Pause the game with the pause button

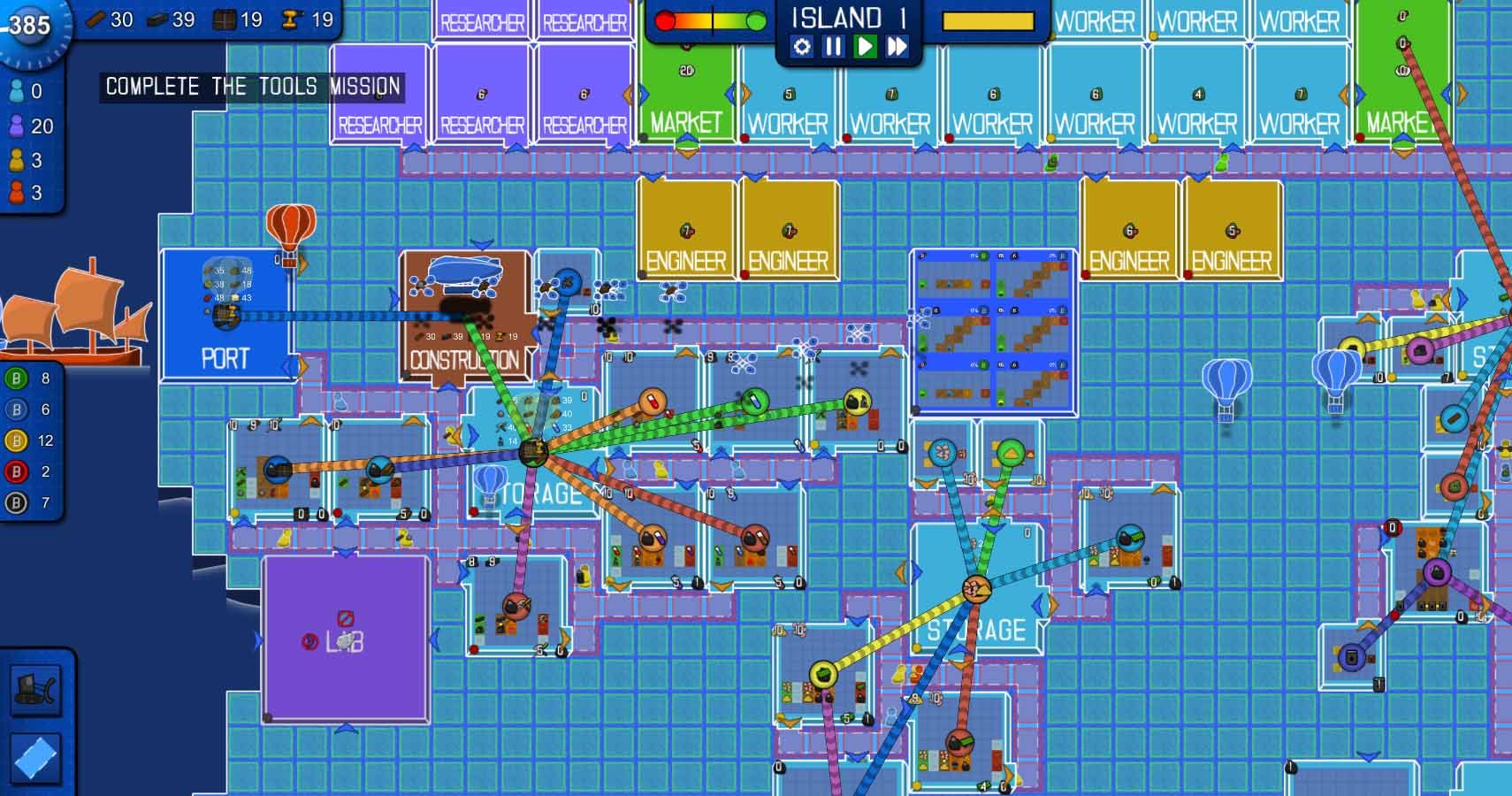click(x=833, y=48)
